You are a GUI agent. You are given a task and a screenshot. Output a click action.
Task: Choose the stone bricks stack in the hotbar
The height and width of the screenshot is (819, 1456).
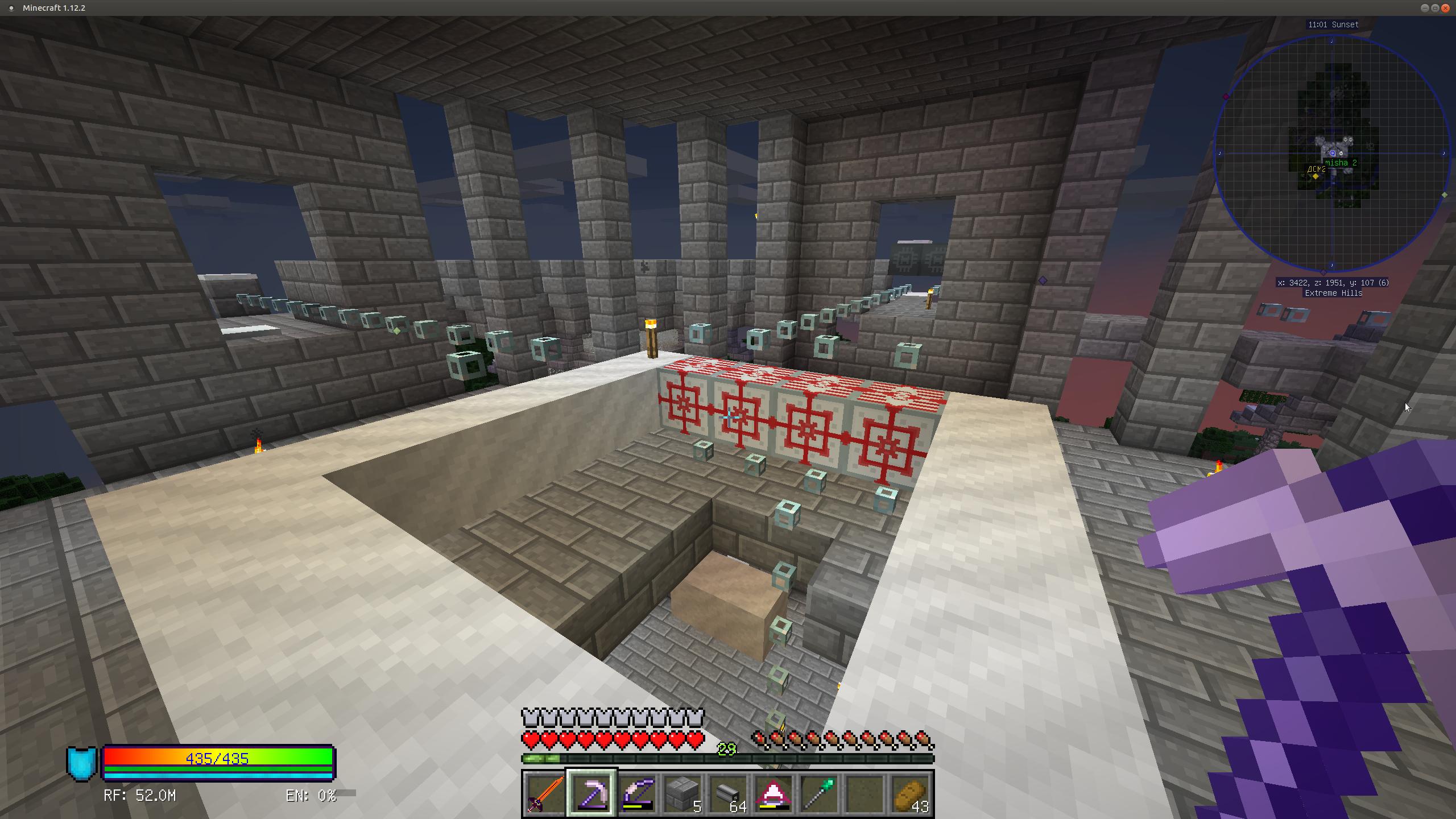[x=682, y=793]
